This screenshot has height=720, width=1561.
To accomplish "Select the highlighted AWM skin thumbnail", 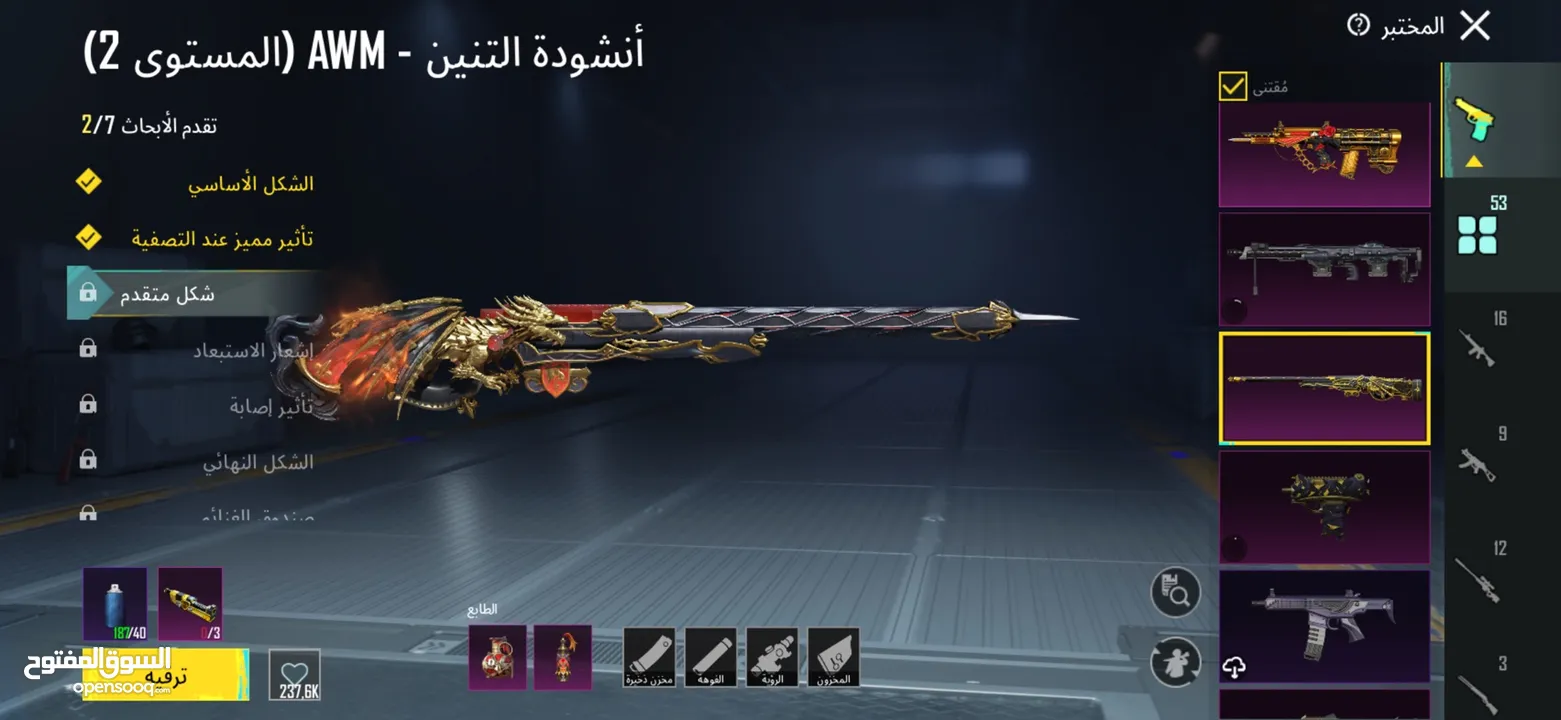I will pos(1324,387).
